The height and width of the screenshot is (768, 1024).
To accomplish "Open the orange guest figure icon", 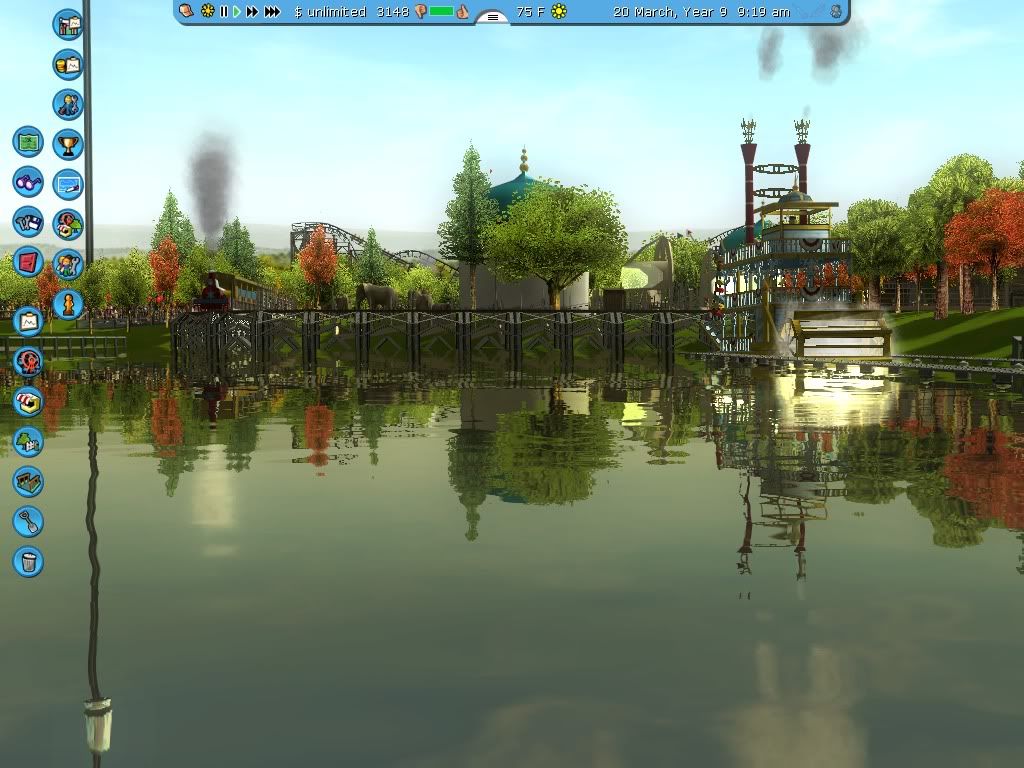I will [x=68, y=302].
